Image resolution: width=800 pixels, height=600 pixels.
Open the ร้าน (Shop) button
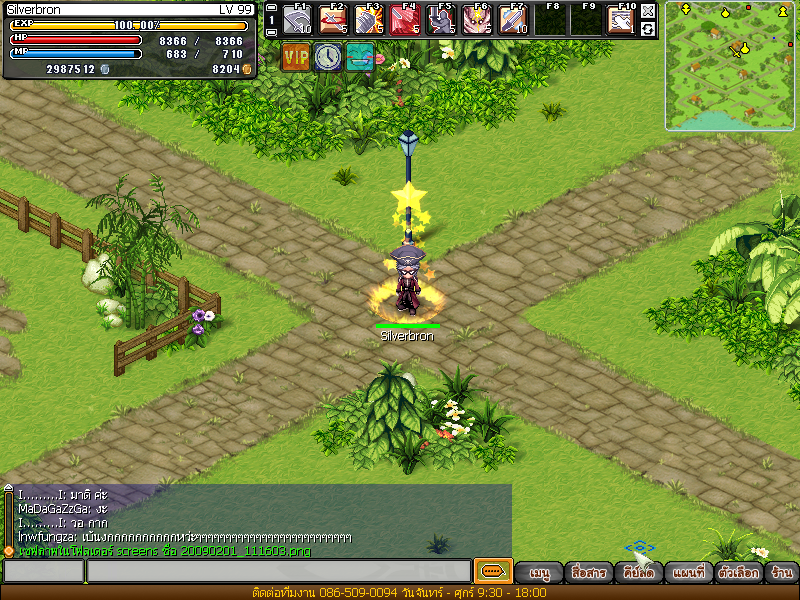tap(781, 574)
